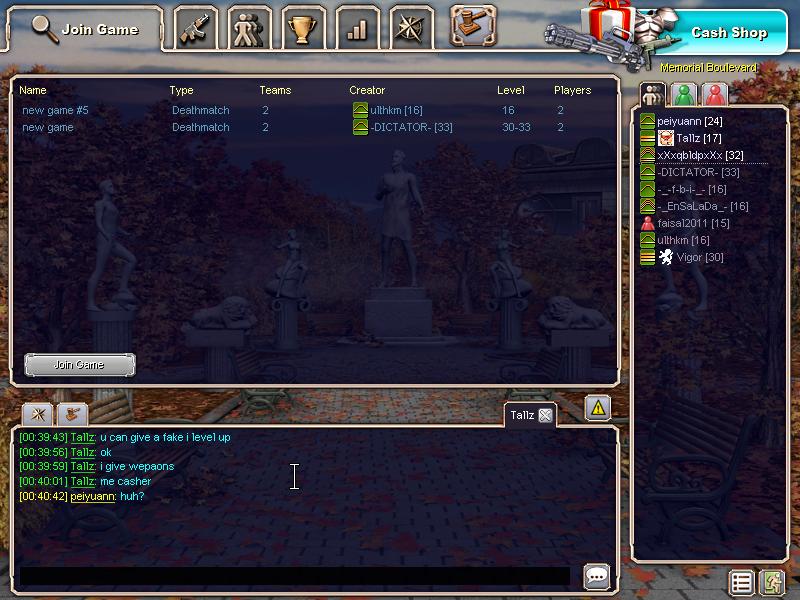Click the yellow warning triangle button

click(x=598, y=408)
